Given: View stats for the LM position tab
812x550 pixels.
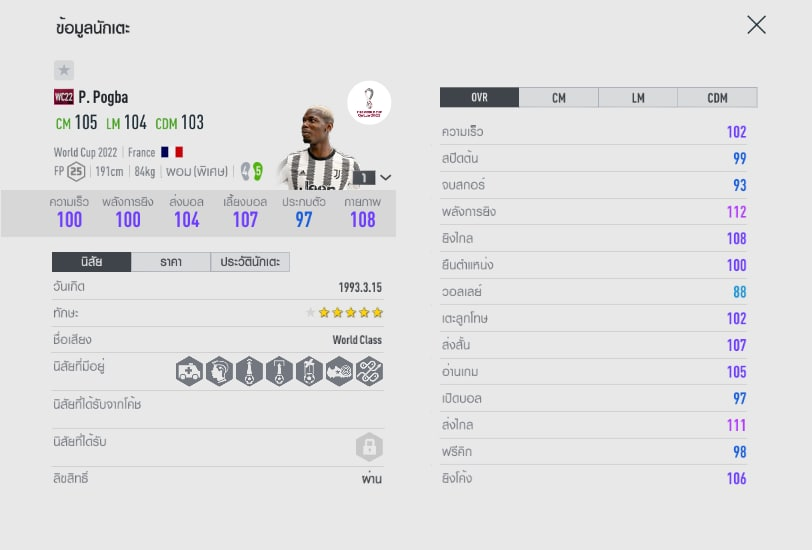Looking at the screenshot, I should [x=638, y=98].
